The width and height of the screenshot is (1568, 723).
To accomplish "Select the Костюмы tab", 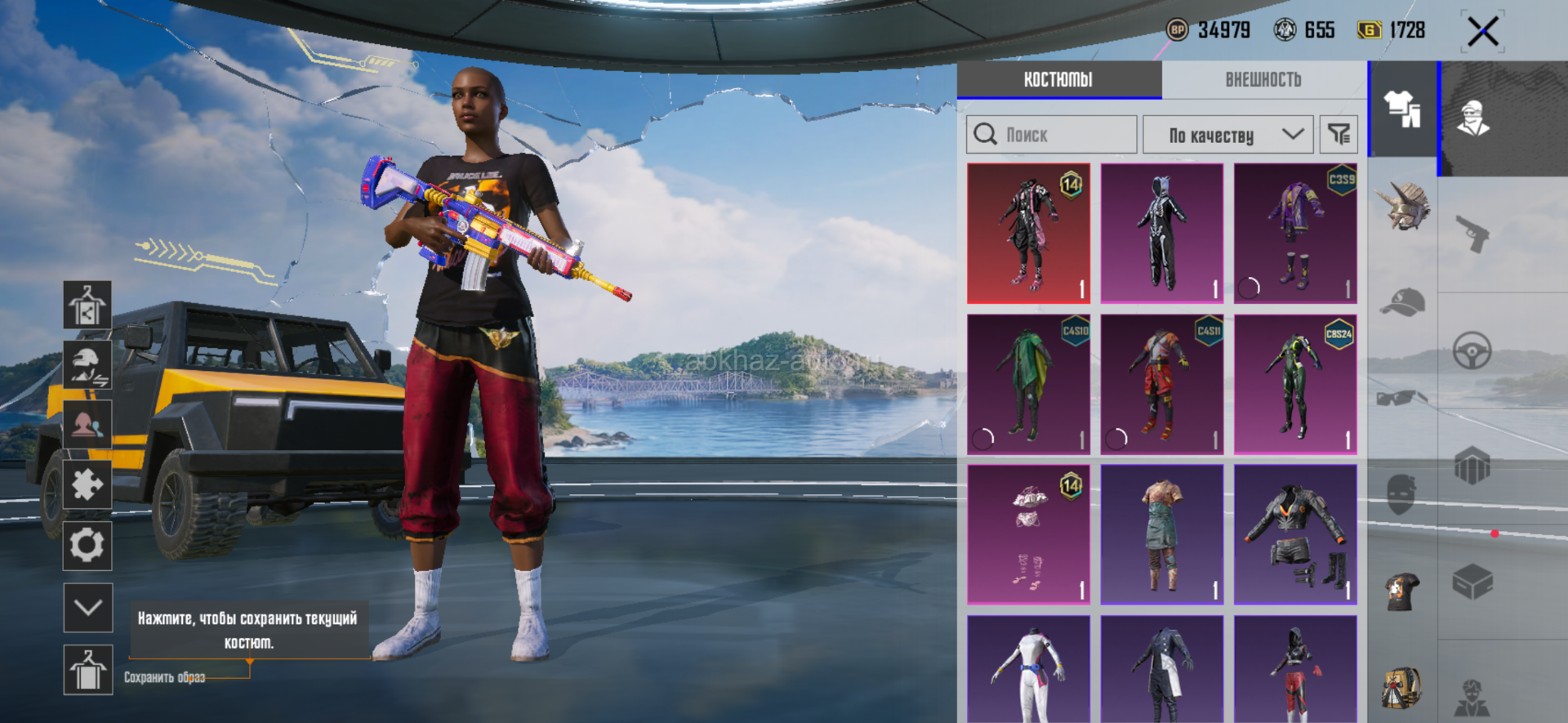I will click(x=1058, y=79).
